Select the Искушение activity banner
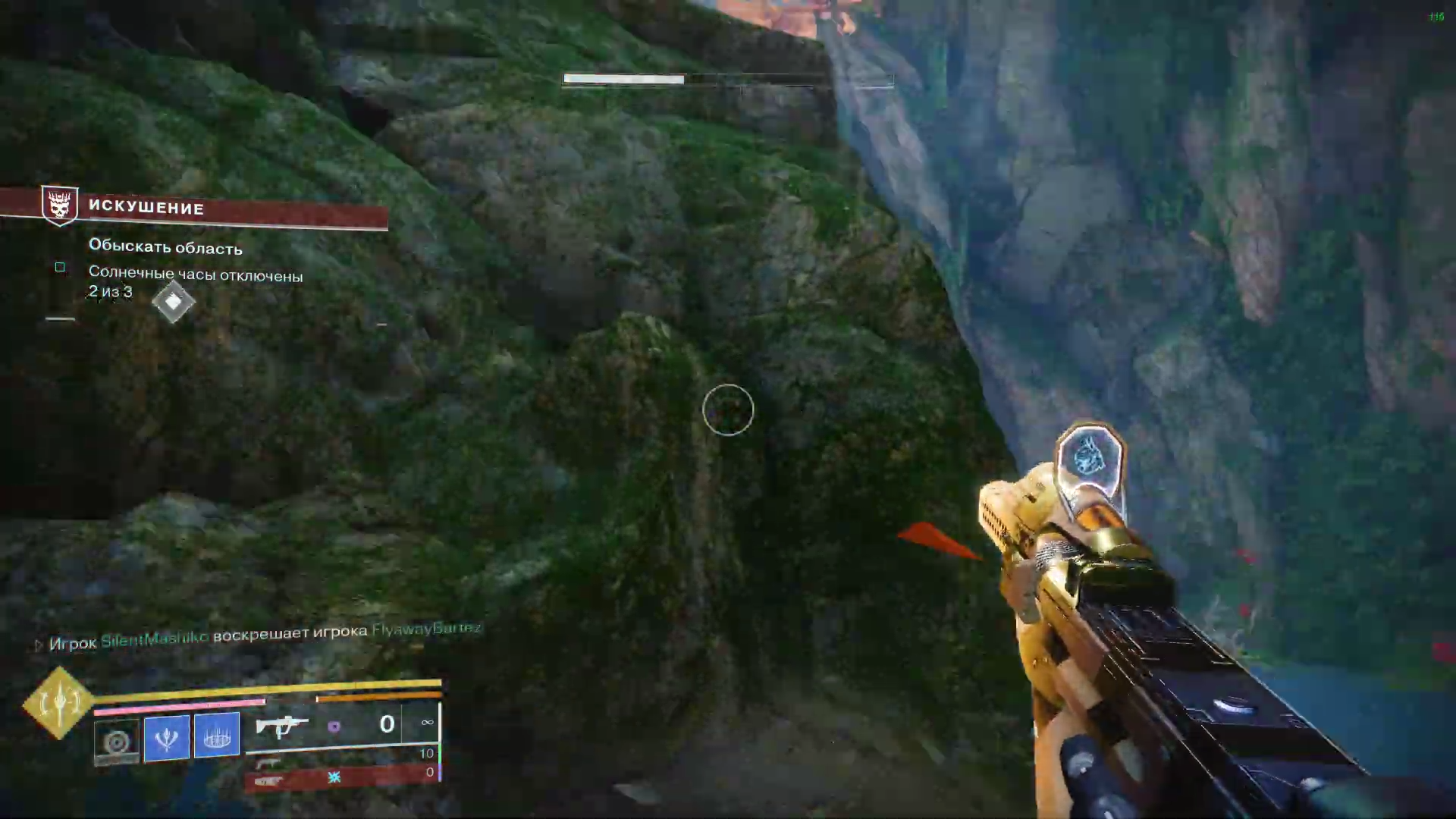The height and width of the screenshot is (819, 1456). (227, 209)
